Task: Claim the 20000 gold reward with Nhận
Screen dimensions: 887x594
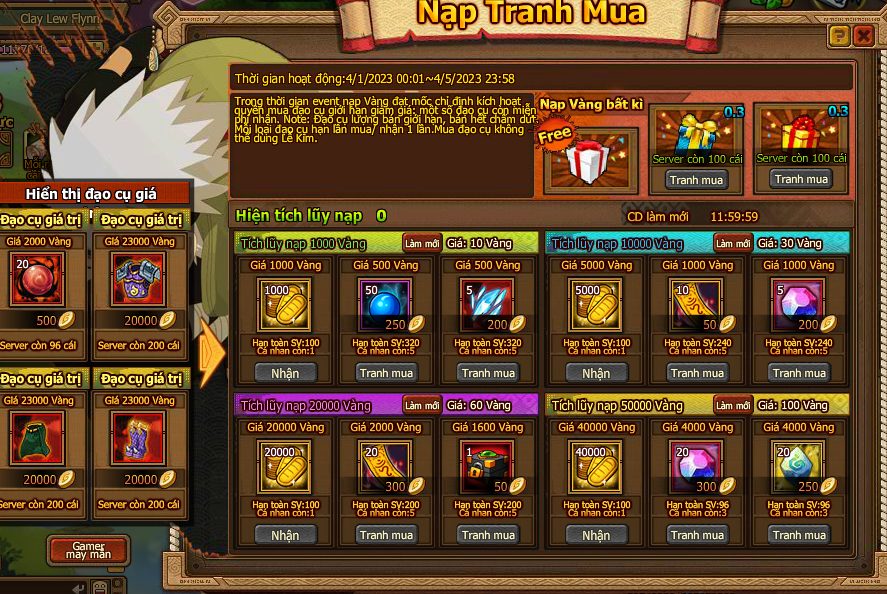Action: 285,535
